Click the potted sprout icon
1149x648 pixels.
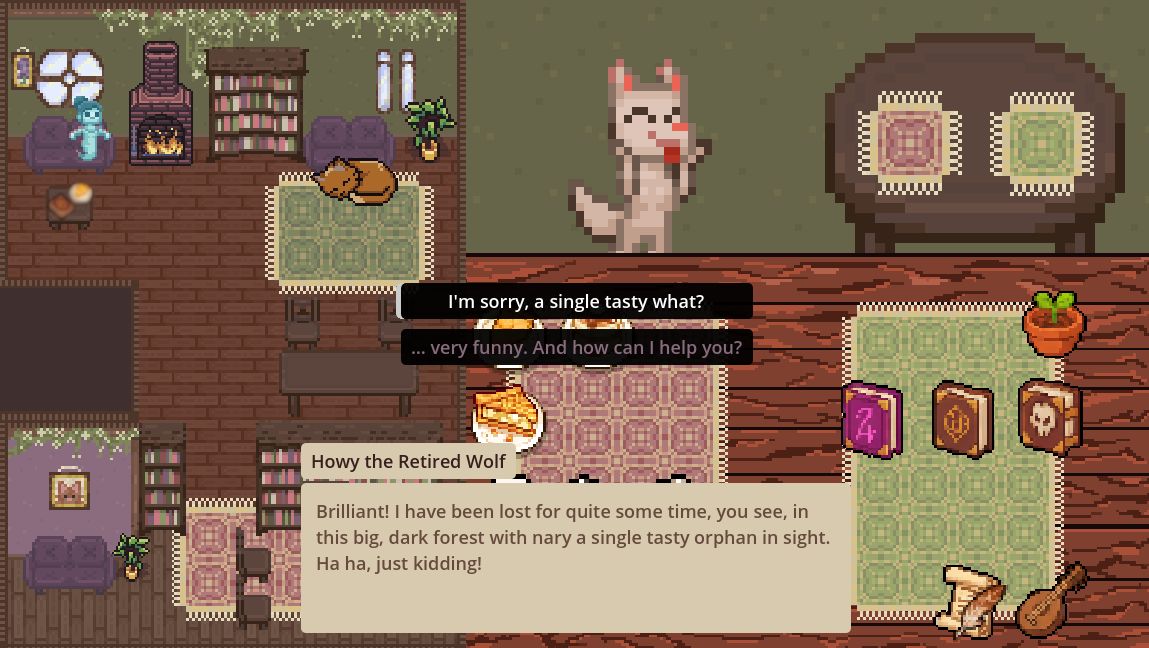pos(1053,323)
